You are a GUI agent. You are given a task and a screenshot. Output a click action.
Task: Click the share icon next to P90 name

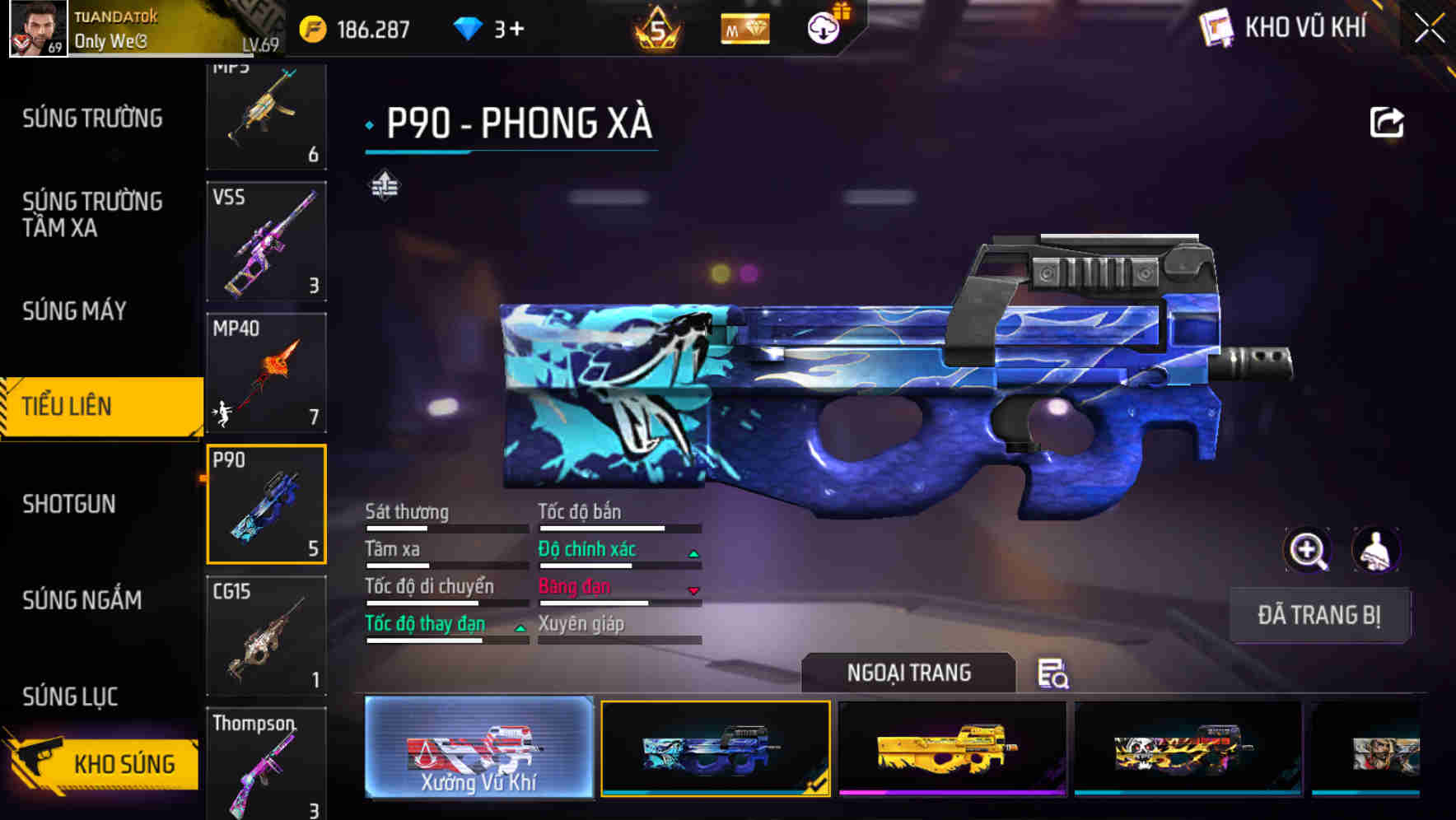click(1387, 122)
